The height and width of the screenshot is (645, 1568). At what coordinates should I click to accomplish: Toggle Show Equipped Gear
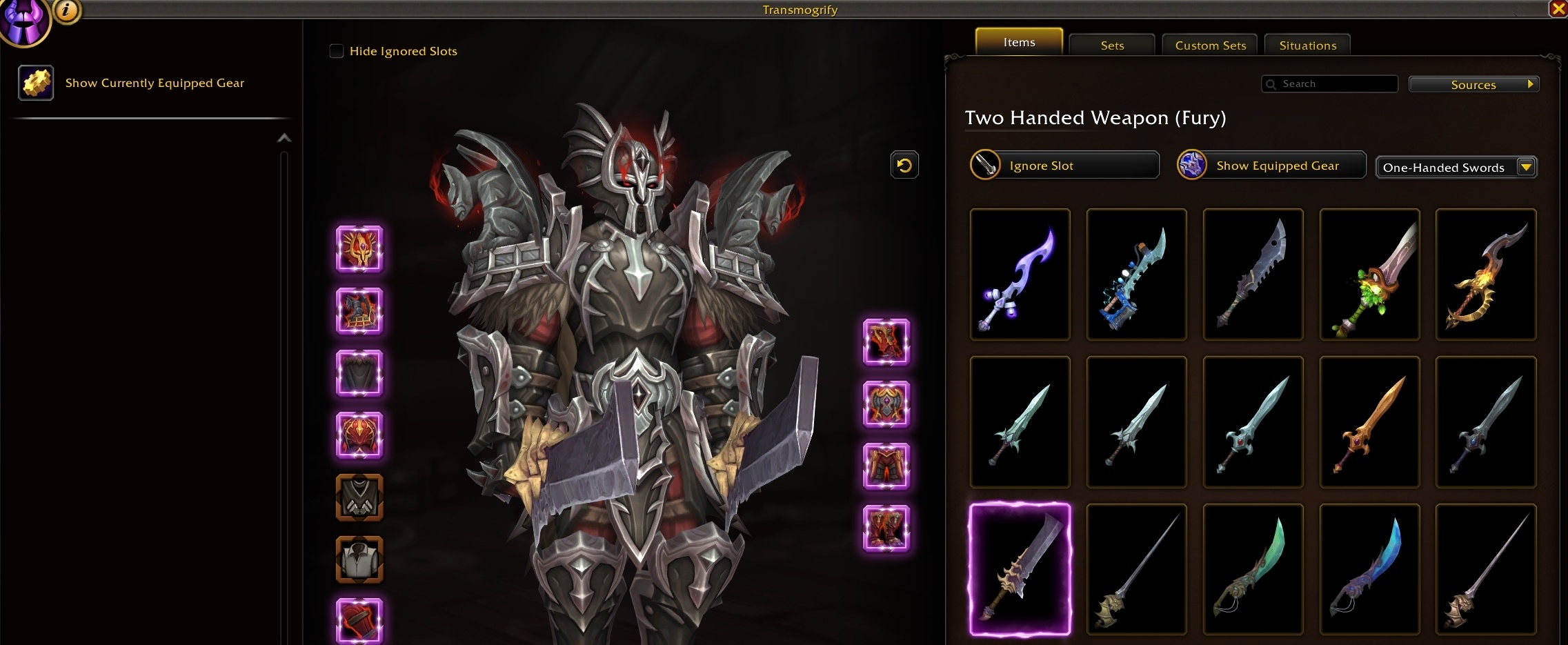[1271, 165]
